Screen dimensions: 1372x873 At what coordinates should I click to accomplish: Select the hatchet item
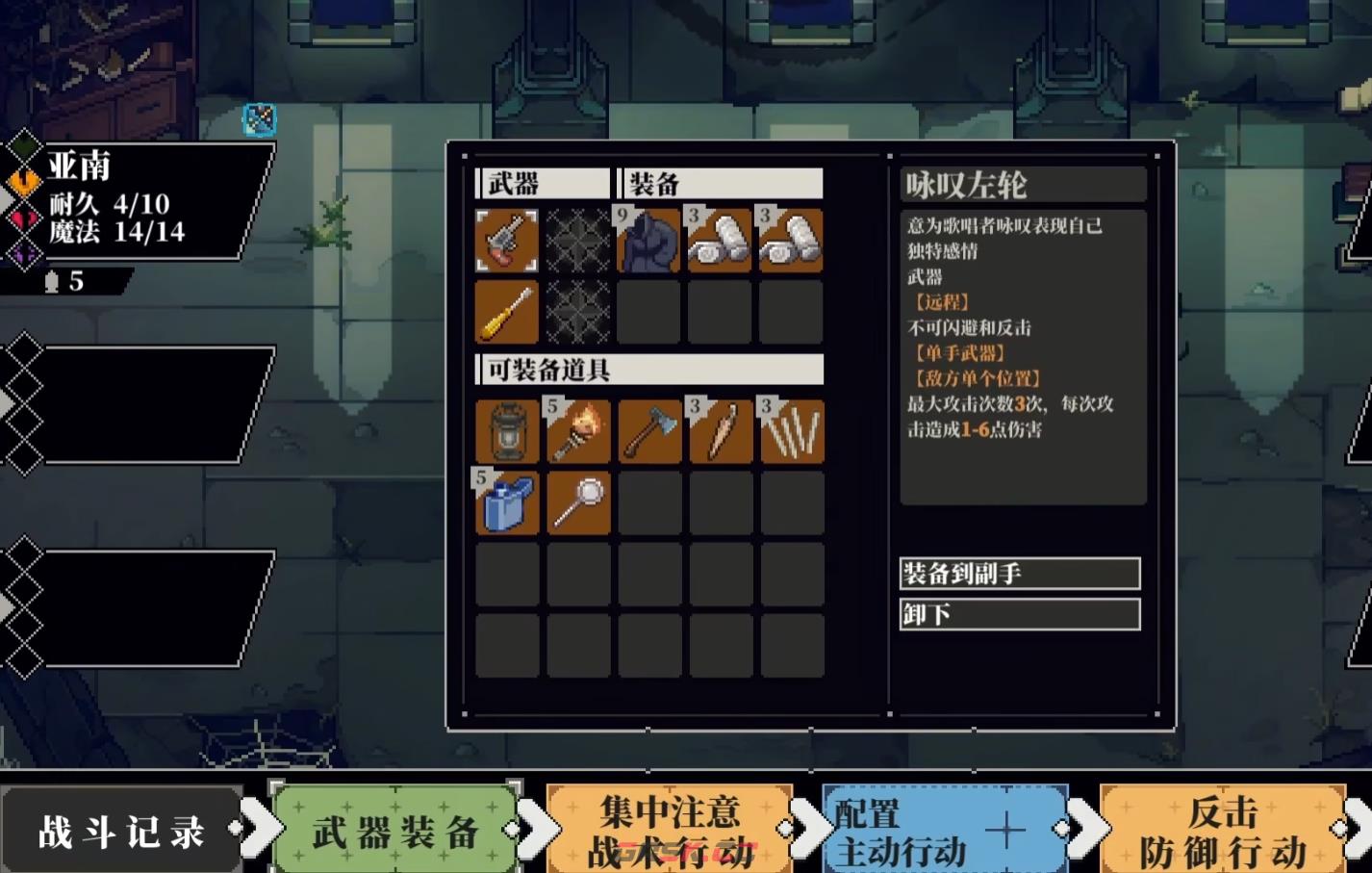[649, 431]
